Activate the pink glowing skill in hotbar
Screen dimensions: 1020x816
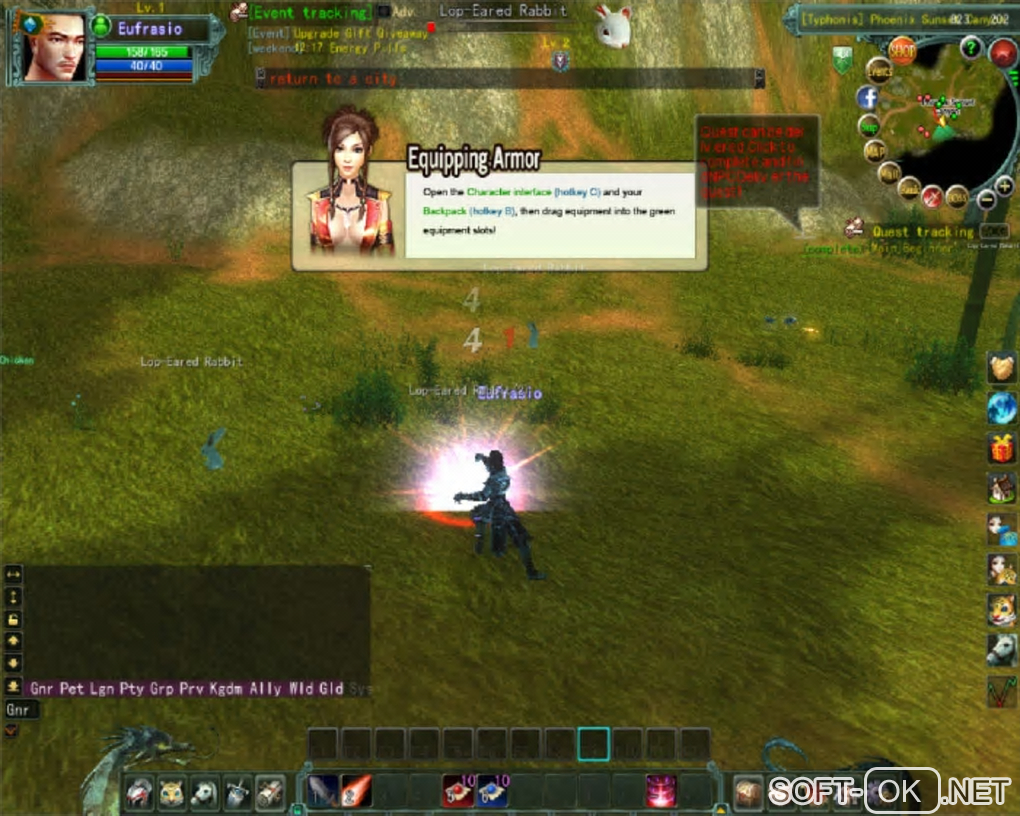[660, 790]
